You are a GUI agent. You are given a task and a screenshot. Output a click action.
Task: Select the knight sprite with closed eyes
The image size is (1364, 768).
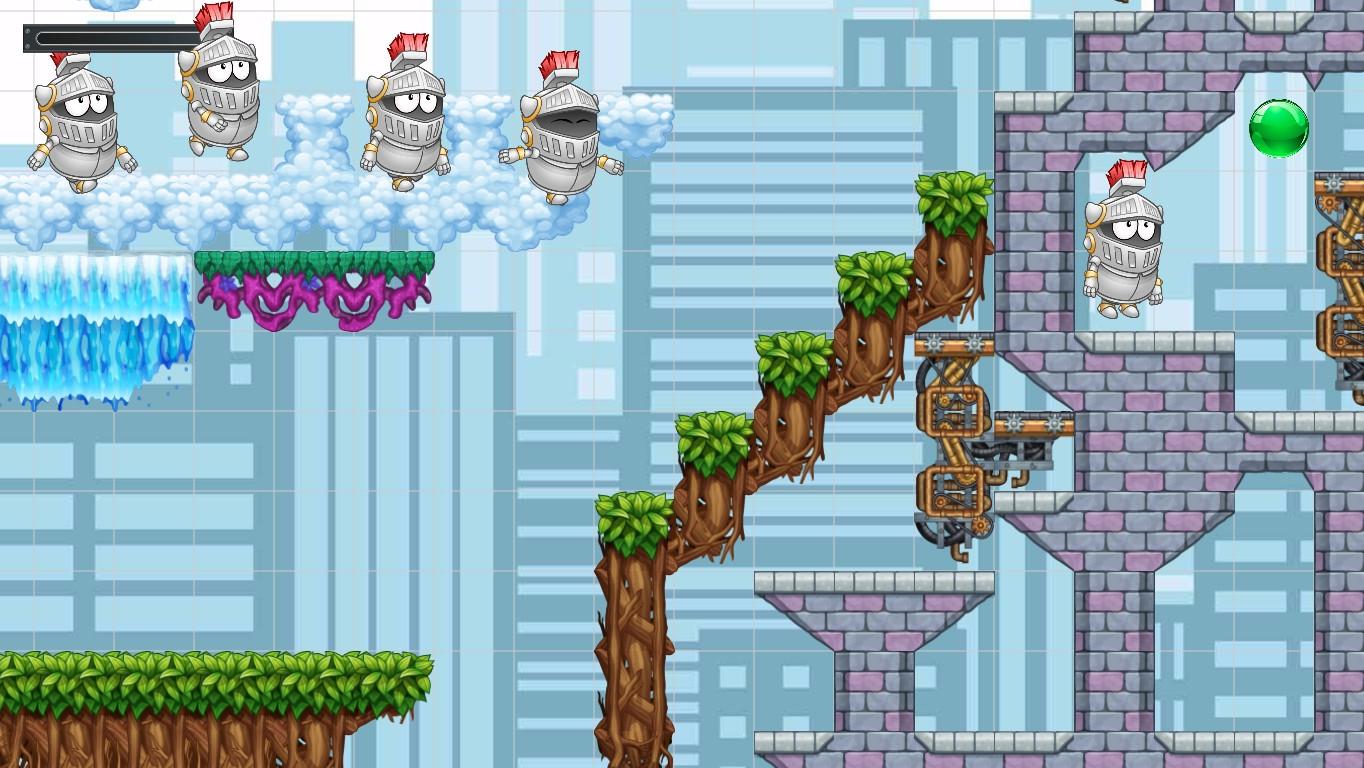point(560,130)
